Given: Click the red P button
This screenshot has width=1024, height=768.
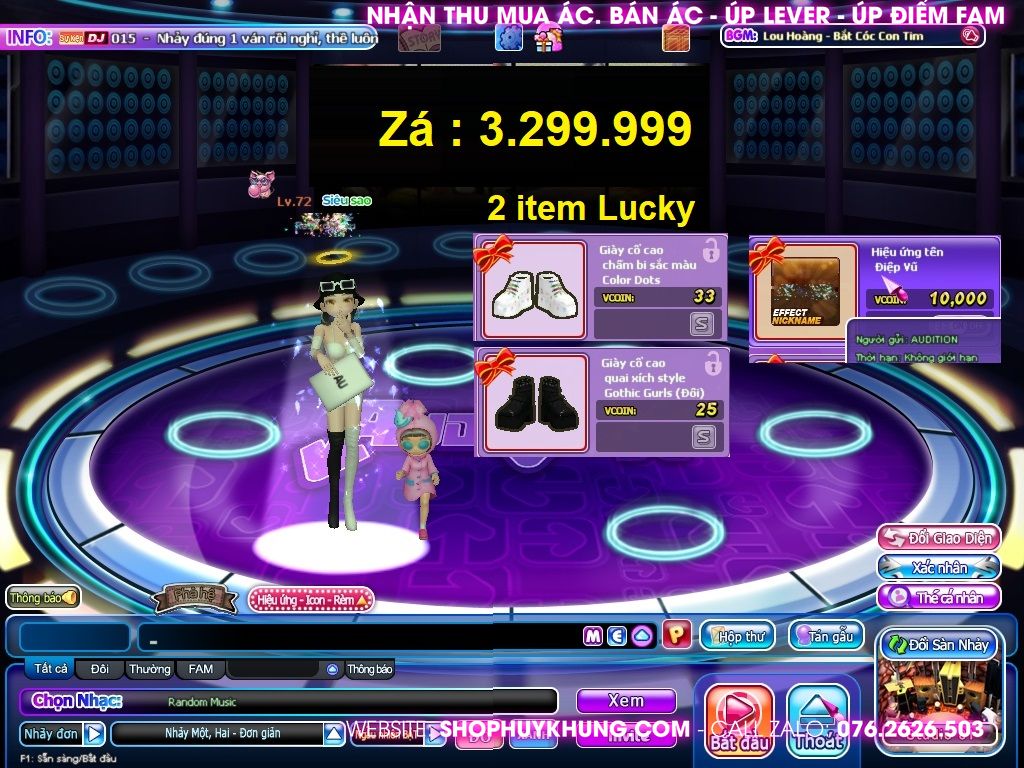Looking at the screenshot, I should click(676, 635).
